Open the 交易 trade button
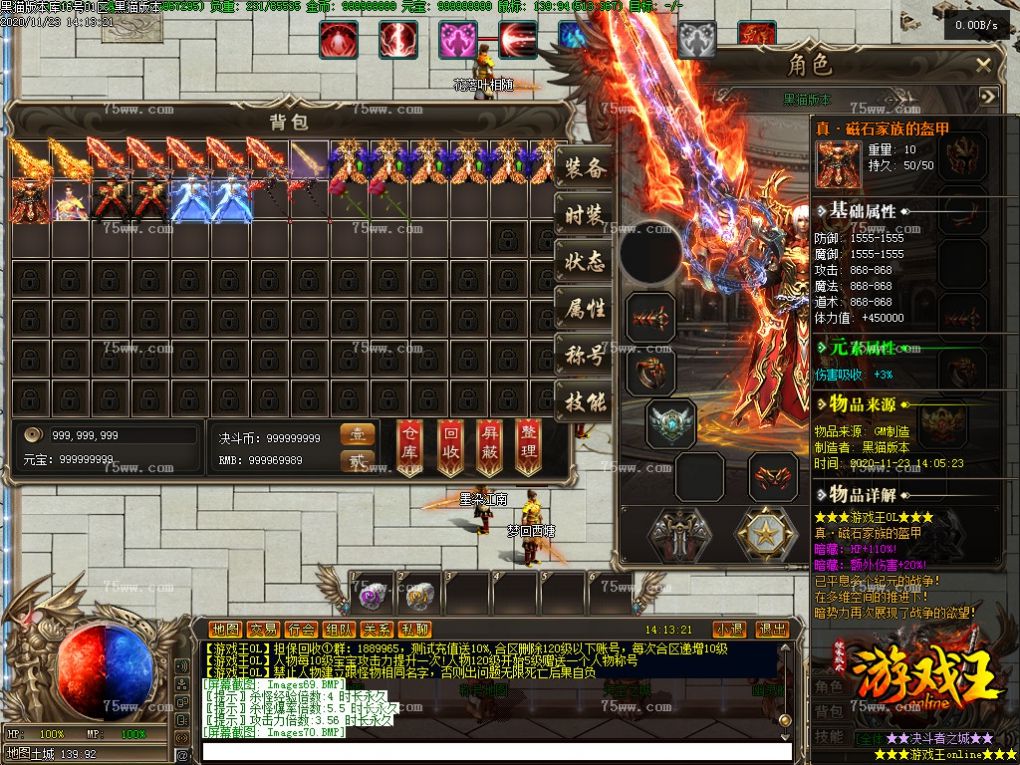The image size is (1020, 765). 264,629
